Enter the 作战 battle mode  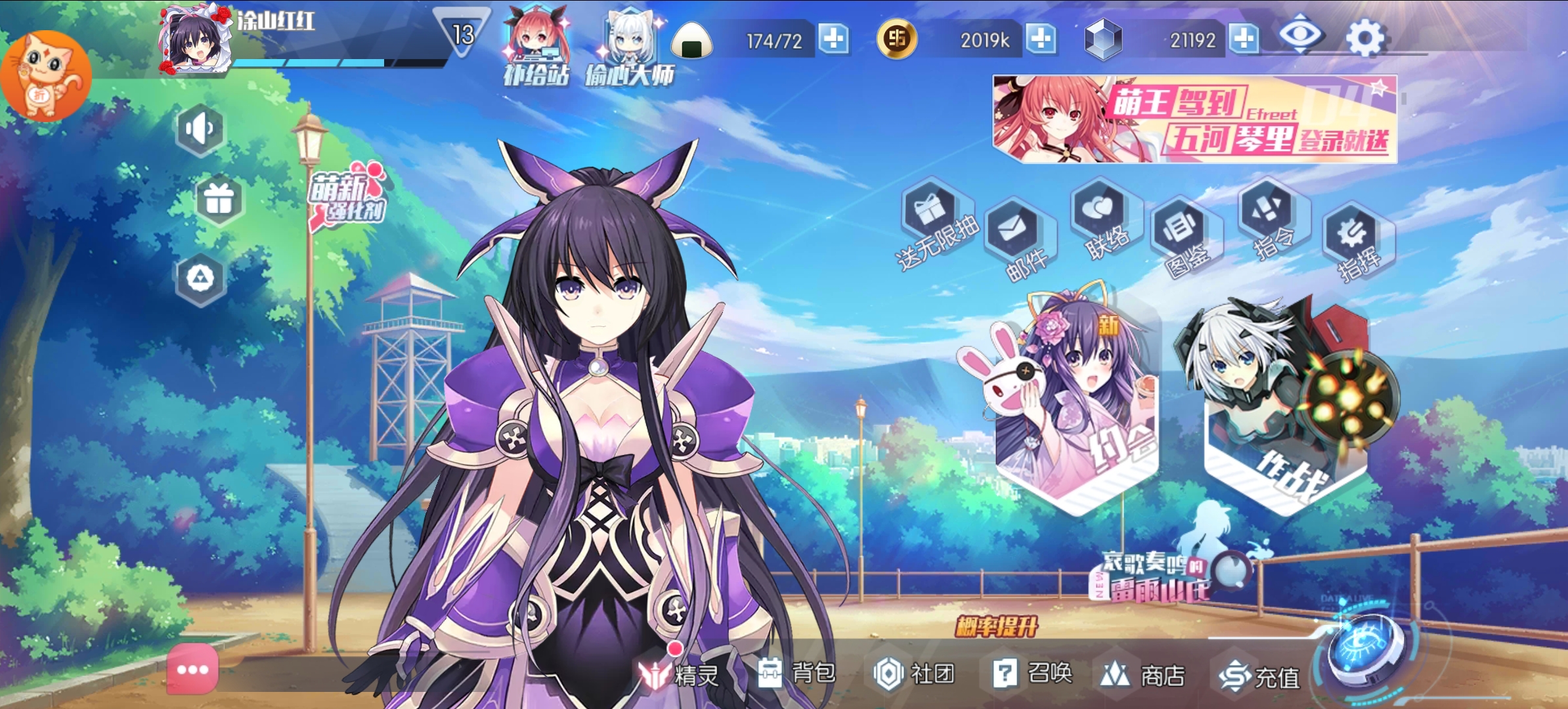[1286, 407]
